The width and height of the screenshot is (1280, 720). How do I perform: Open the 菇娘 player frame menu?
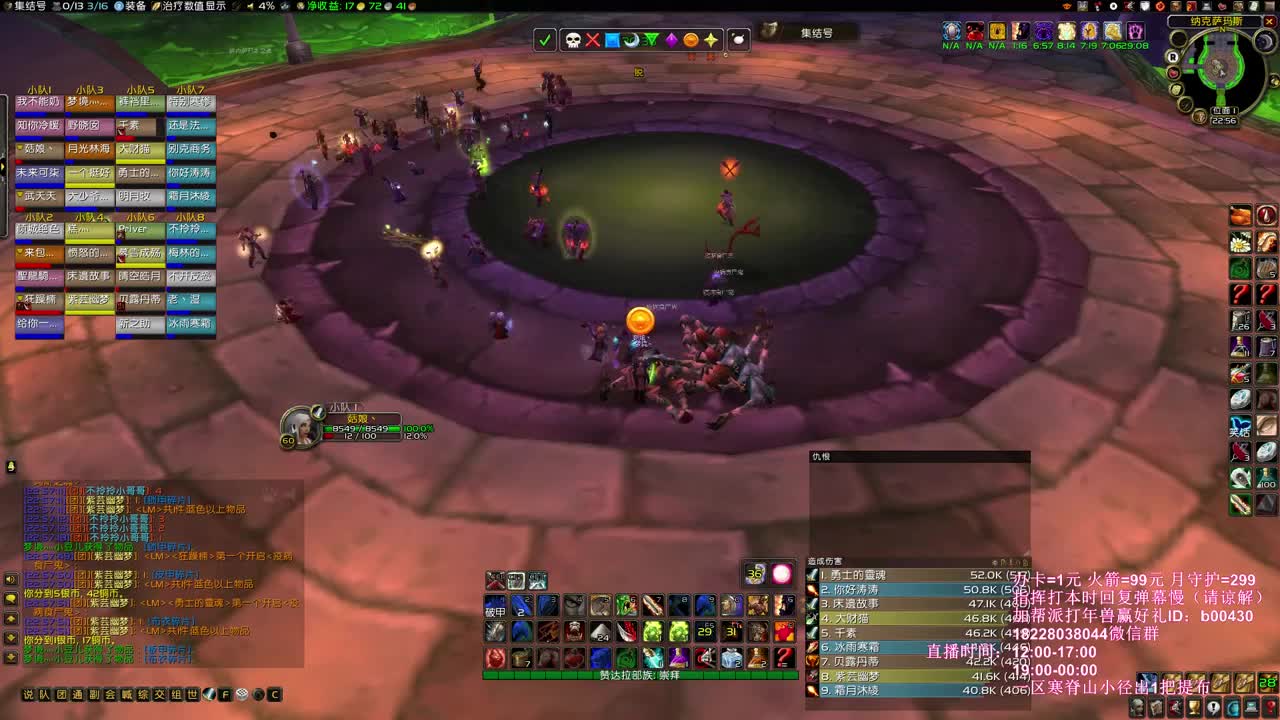pos(360,420)
